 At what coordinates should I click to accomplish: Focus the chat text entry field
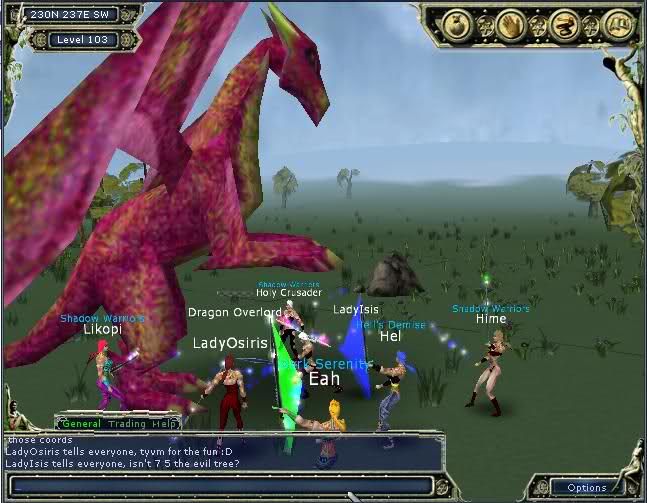(220, 485)
